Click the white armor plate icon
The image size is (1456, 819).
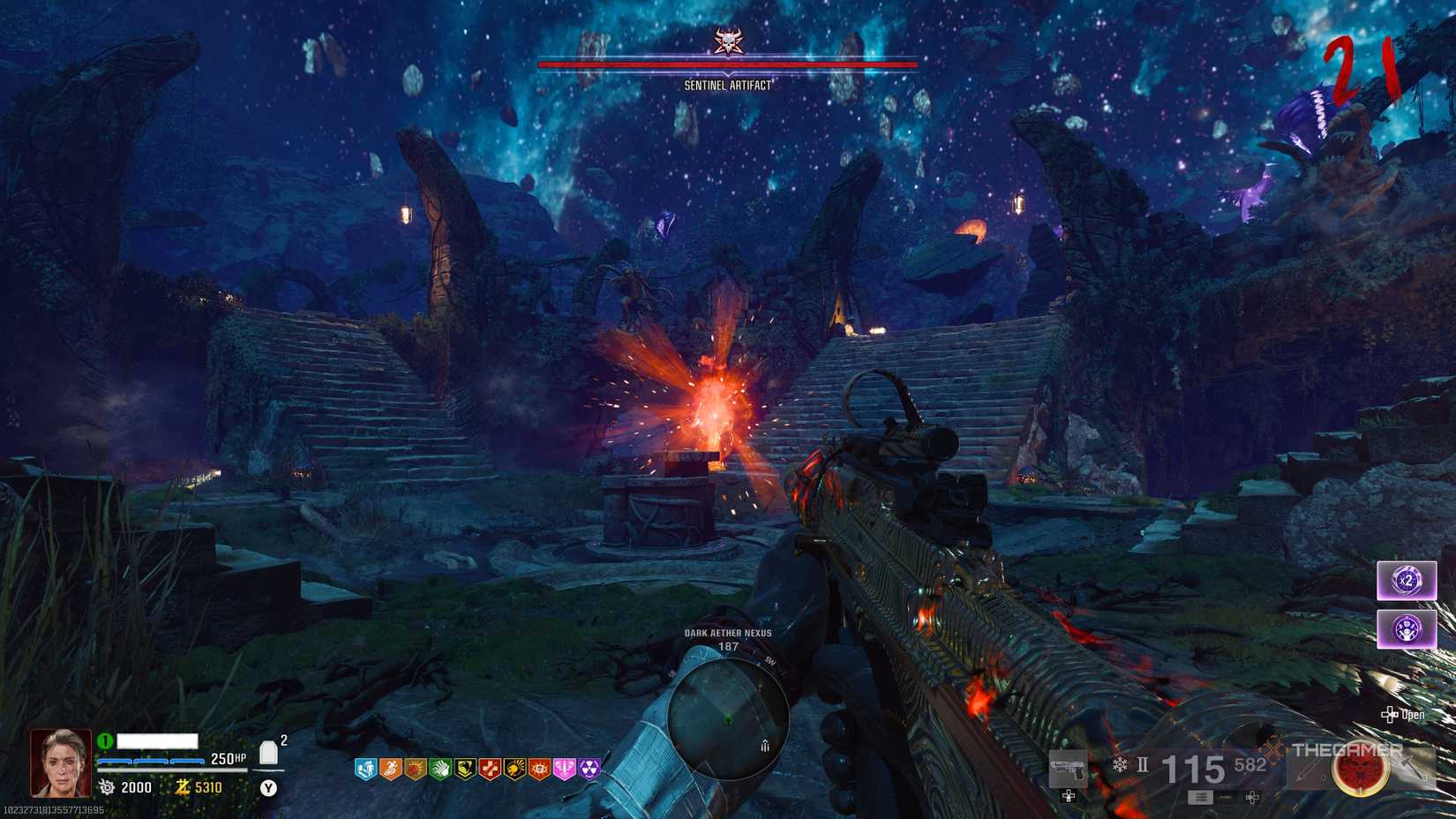click(x=269, y=753)
